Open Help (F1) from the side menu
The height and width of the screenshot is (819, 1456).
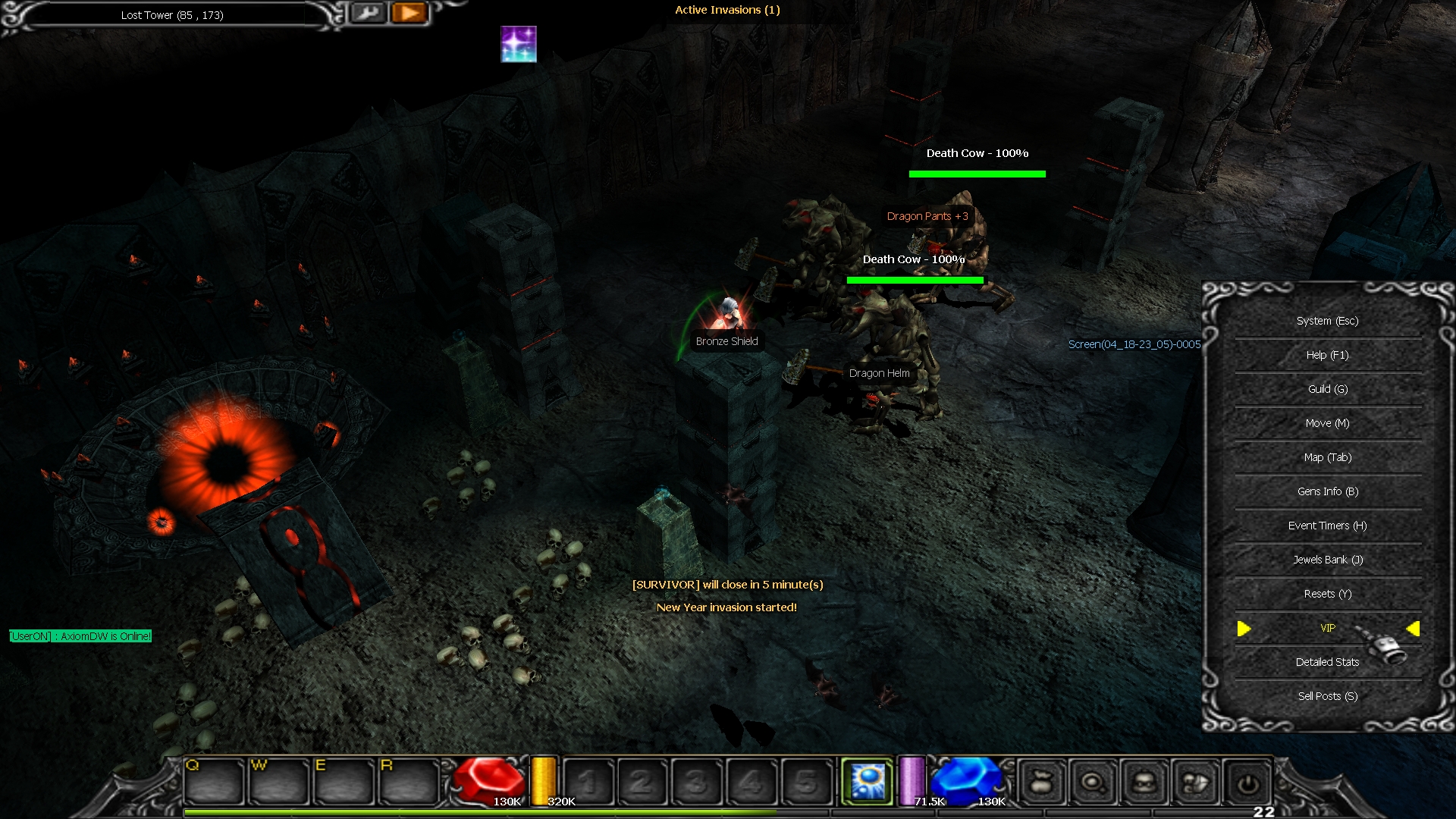click(1327, 355)
